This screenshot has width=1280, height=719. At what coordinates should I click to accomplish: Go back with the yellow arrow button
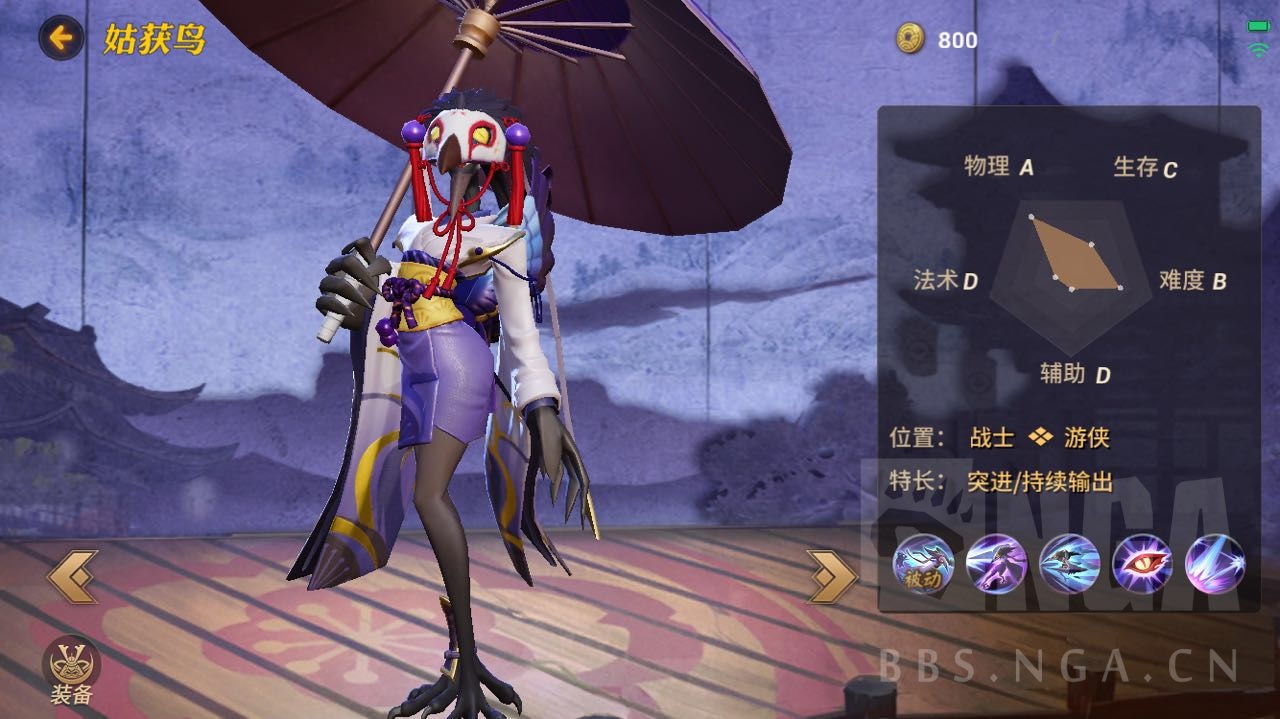[61, 39]
